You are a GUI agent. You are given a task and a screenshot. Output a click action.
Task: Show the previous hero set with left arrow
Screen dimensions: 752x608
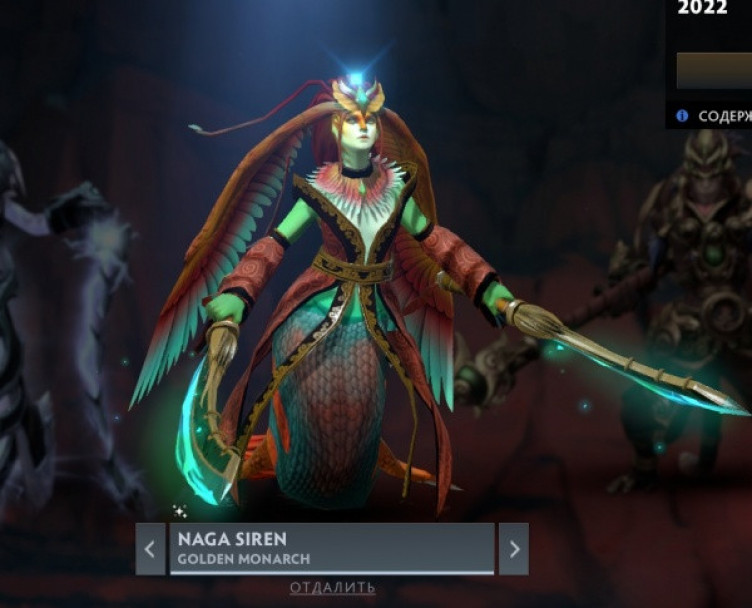tap(150, 549)
